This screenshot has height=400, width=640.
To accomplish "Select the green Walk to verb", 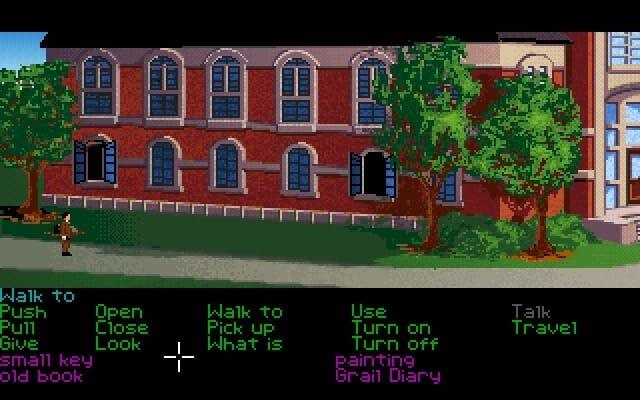I will (244, 312).
